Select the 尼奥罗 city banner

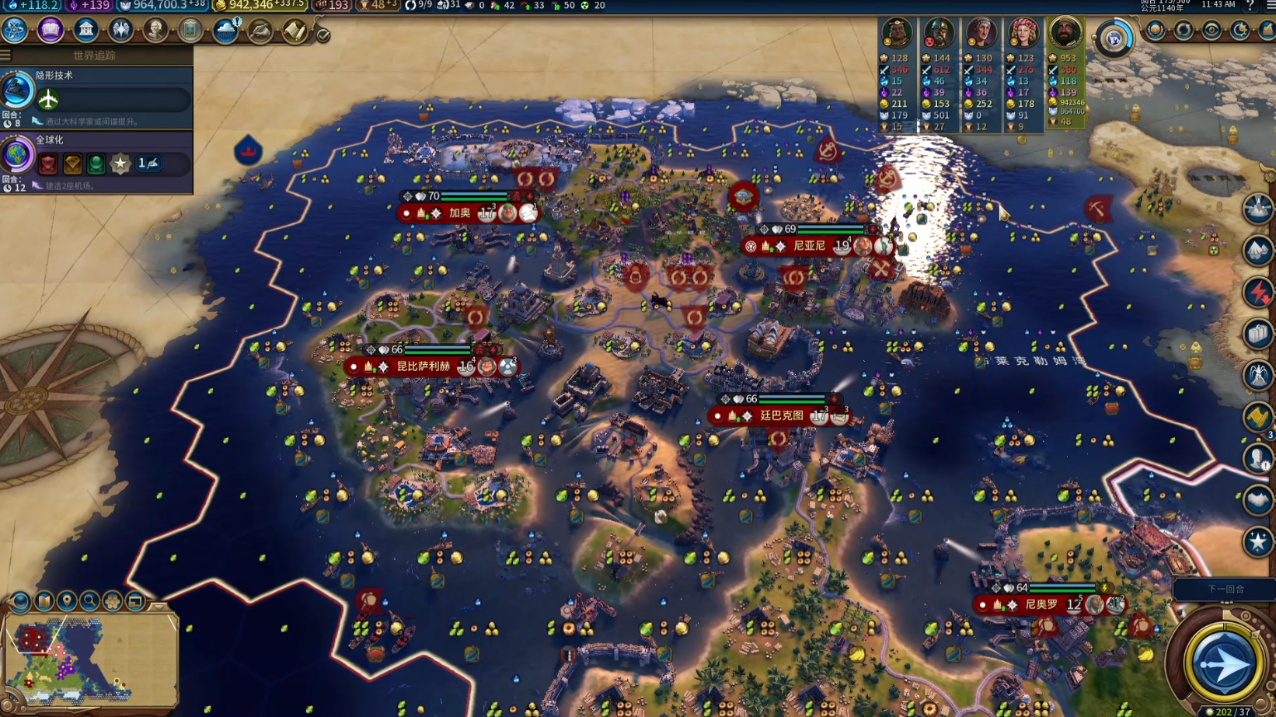(1040, 605)
